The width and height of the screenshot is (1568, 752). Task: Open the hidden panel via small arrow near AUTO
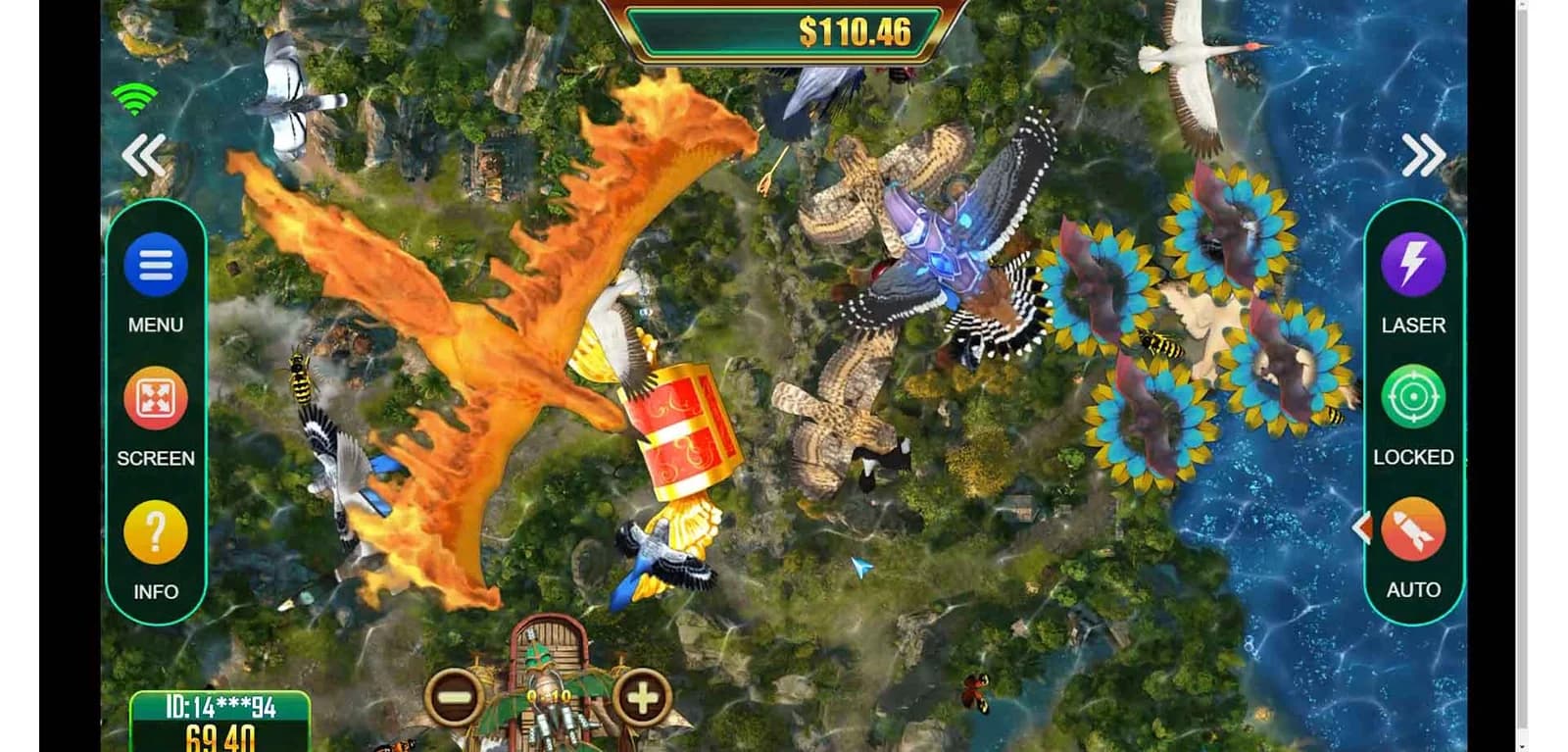[1363, 526]
